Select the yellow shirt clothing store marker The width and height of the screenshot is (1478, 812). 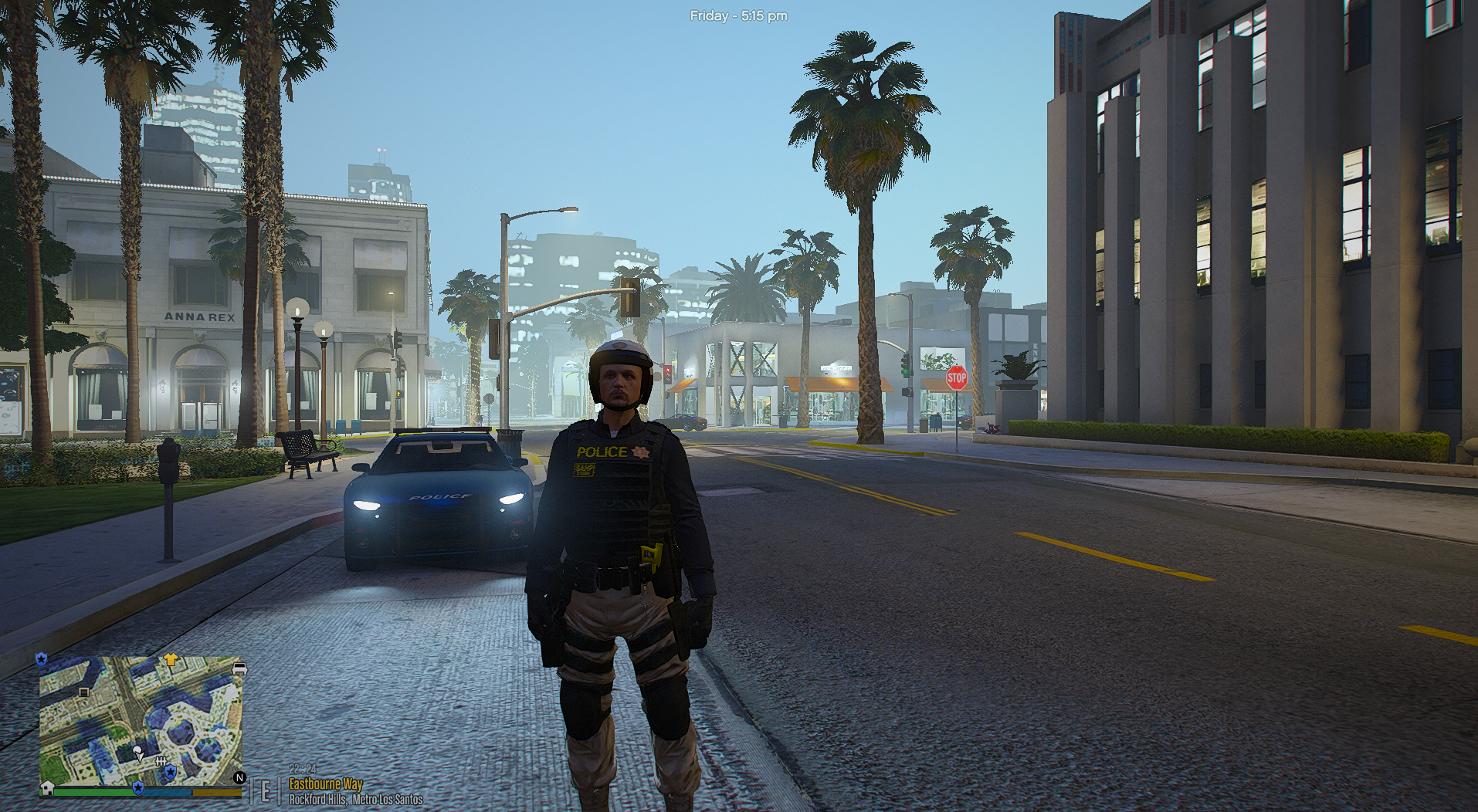click(x=171, y=660)
